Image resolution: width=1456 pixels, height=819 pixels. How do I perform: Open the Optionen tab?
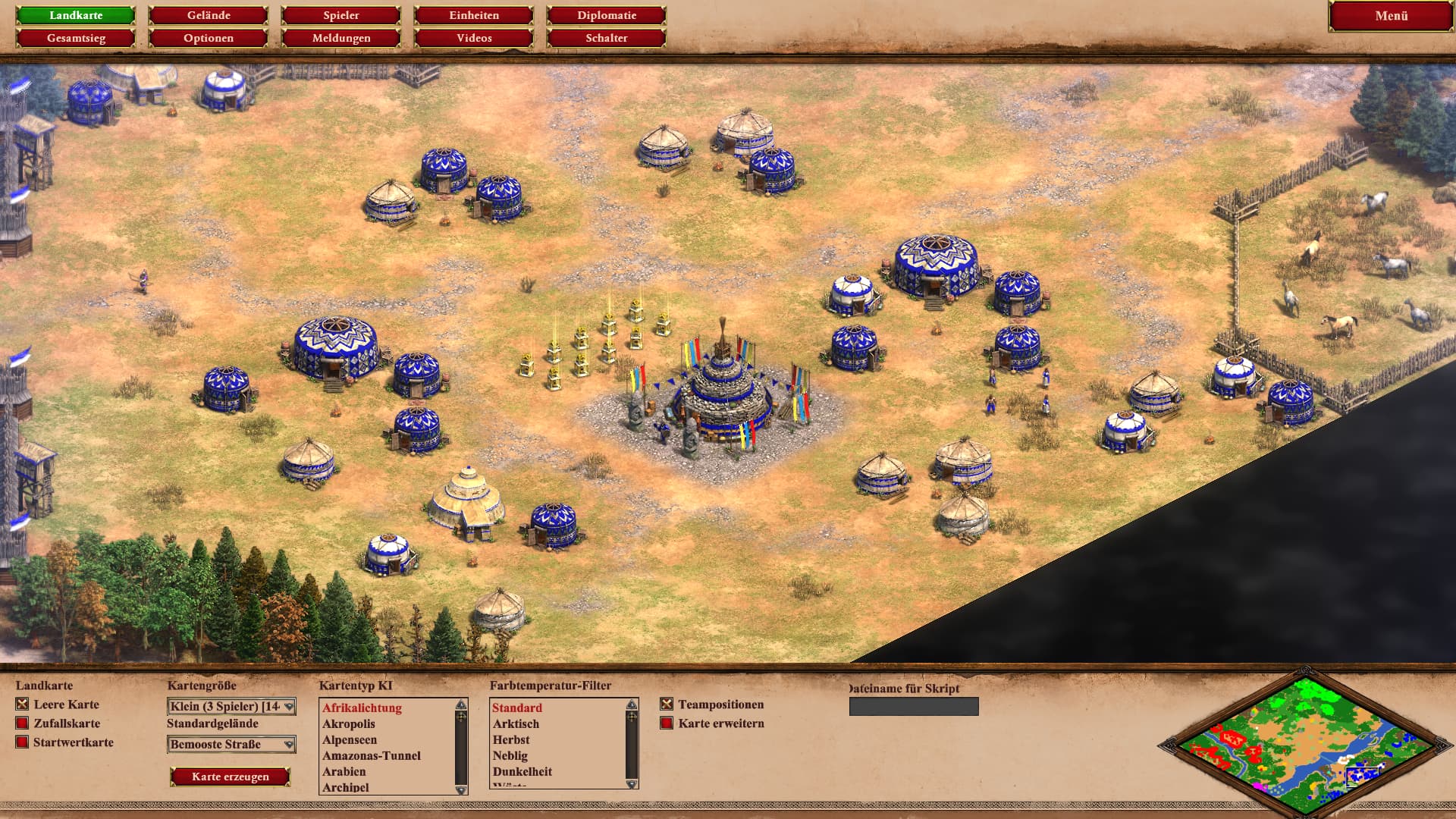click(209, 38)
